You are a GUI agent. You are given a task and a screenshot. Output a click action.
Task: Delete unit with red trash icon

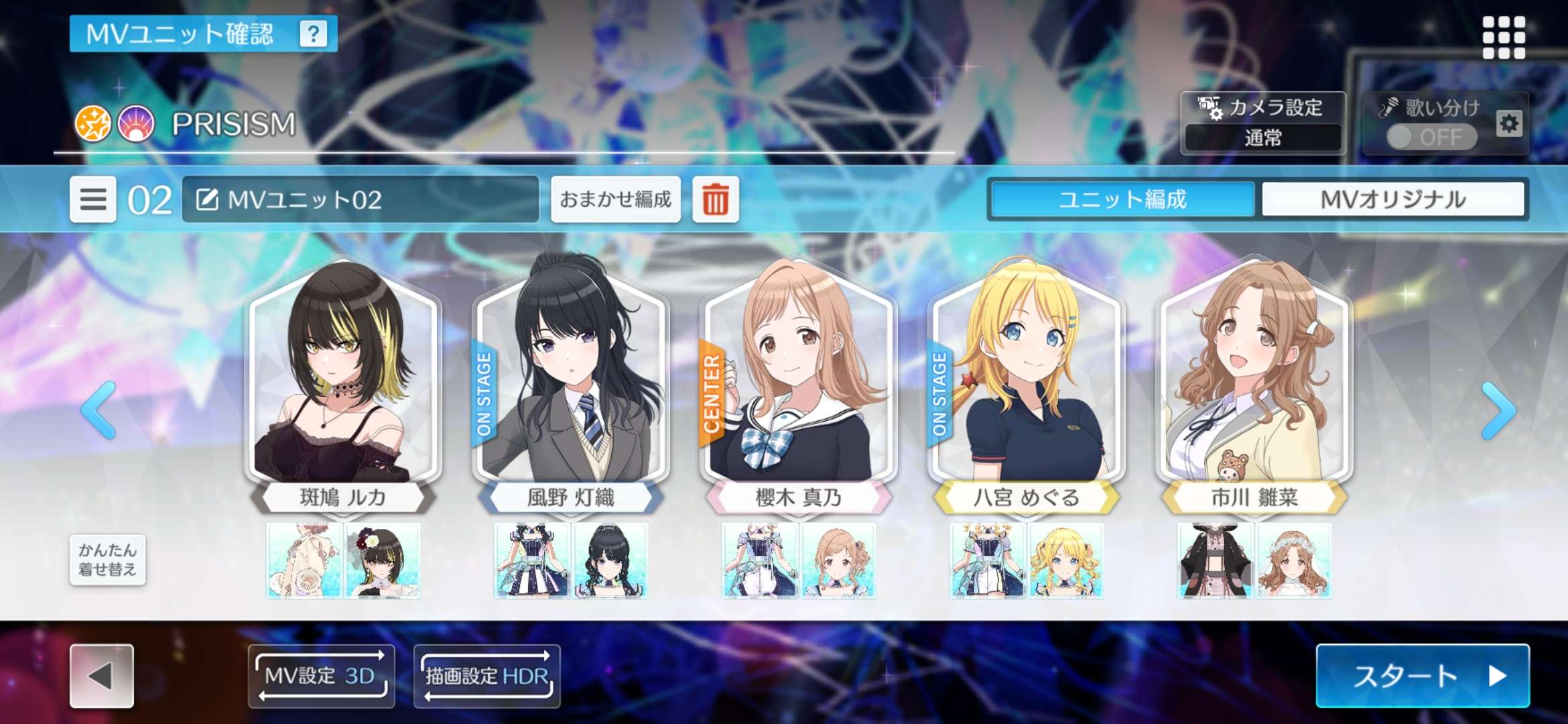[x=715, y=200]
